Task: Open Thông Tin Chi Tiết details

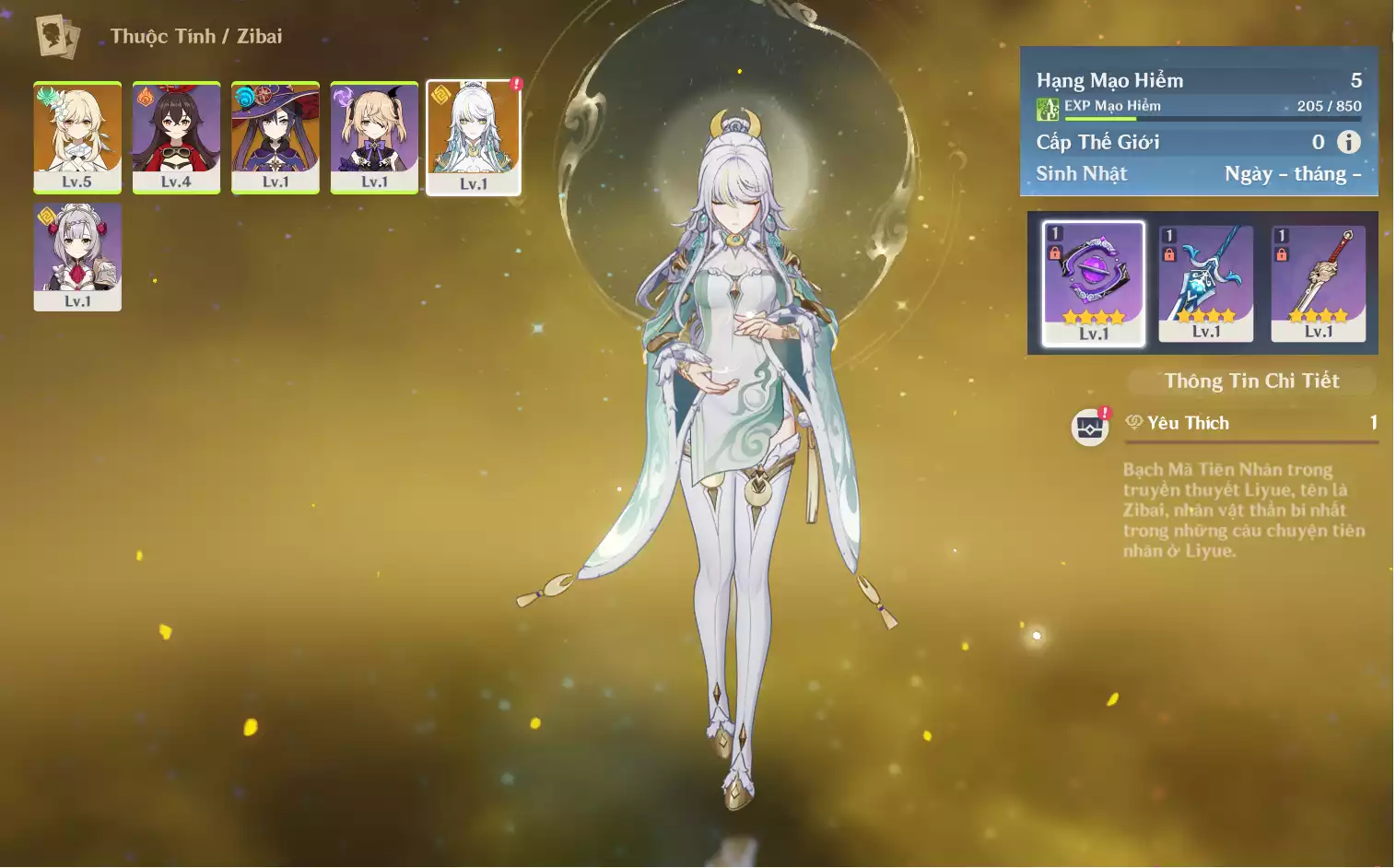Action: [x=1251, y=381]
